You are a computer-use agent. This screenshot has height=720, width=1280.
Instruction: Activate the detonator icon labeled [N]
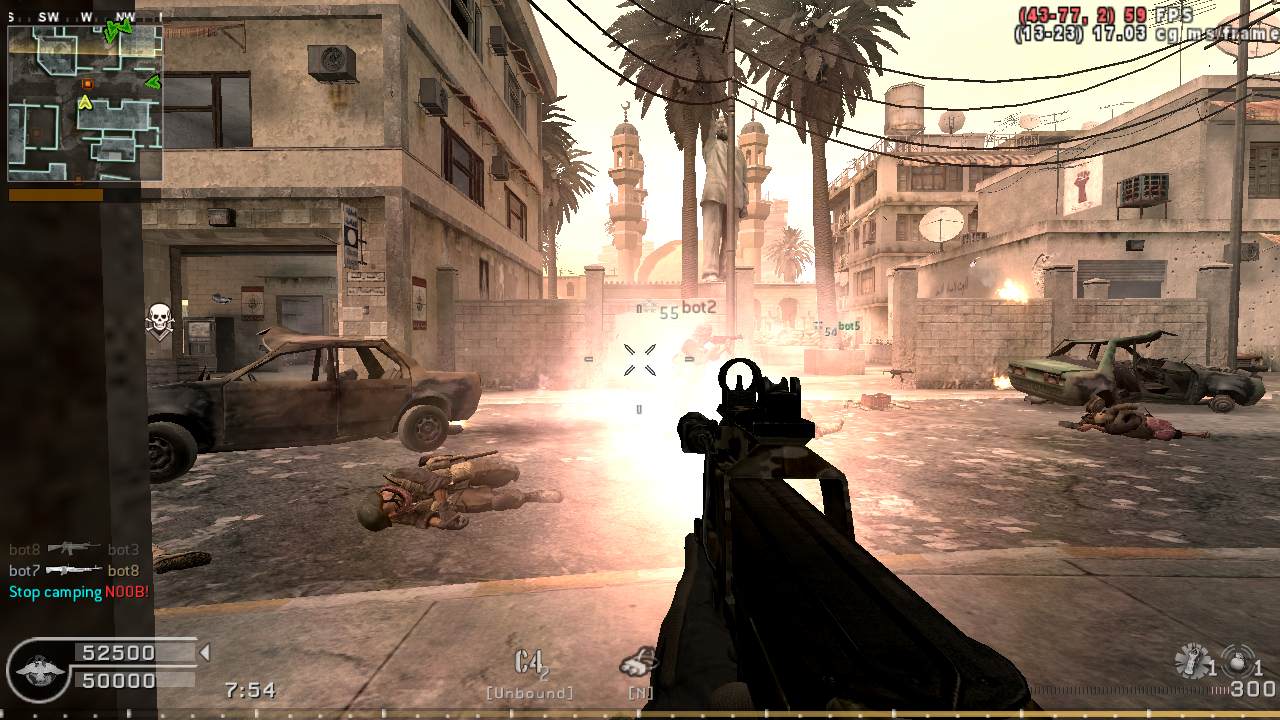(638, 662)
